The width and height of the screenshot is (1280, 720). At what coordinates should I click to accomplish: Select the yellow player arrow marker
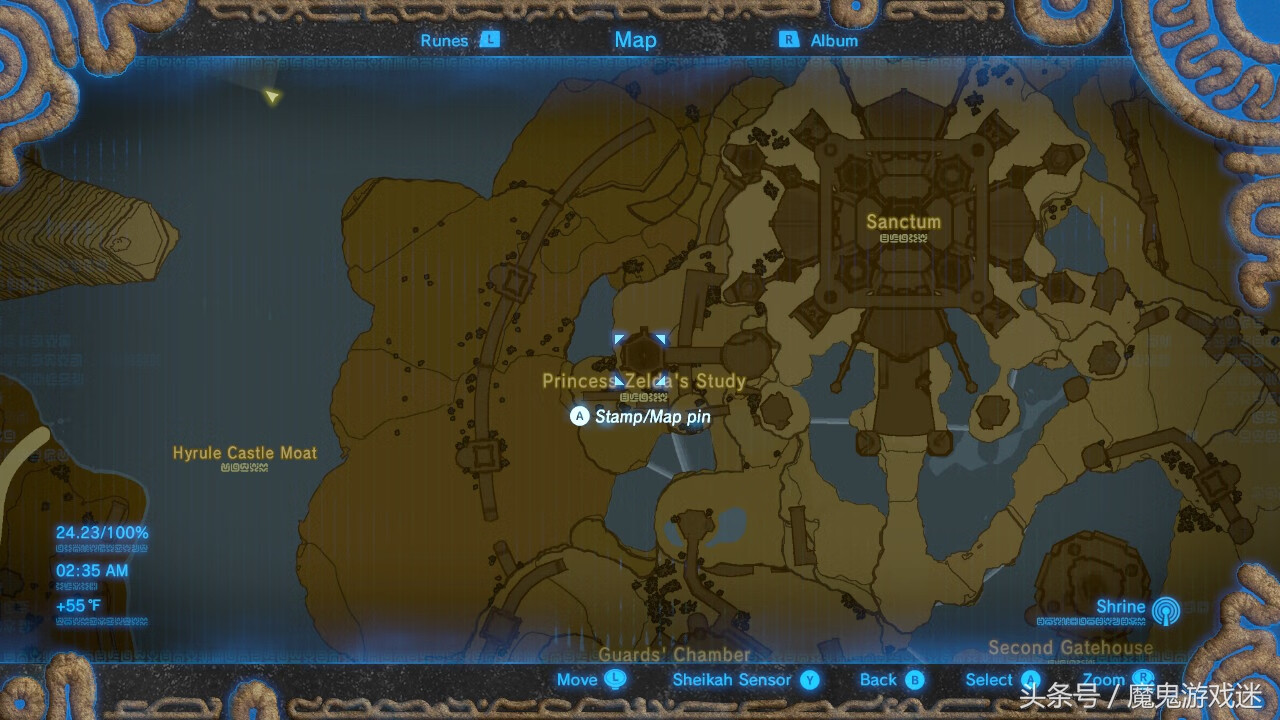coord(271,96)
